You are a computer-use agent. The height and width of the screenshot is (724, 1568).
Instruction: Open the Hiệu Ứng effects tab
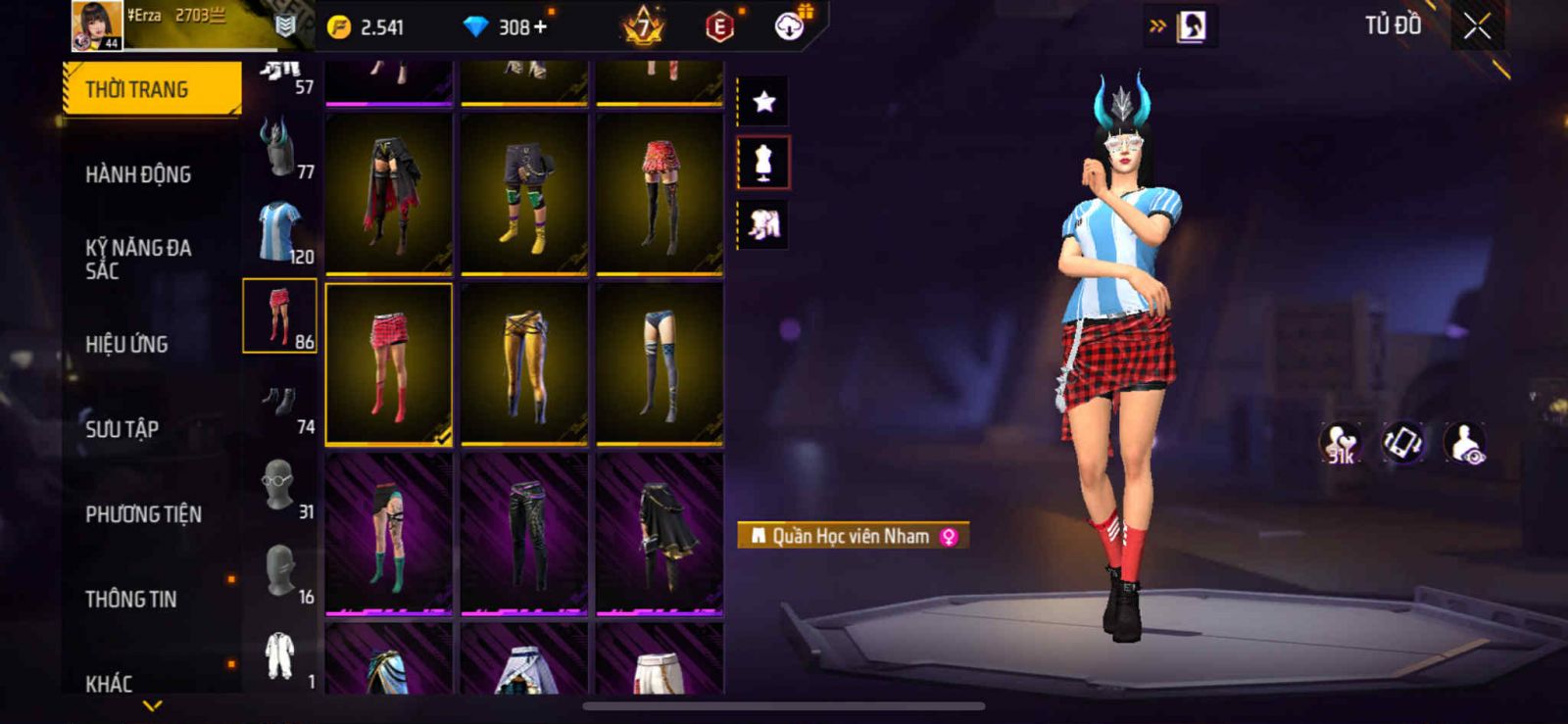pos(126,344)
